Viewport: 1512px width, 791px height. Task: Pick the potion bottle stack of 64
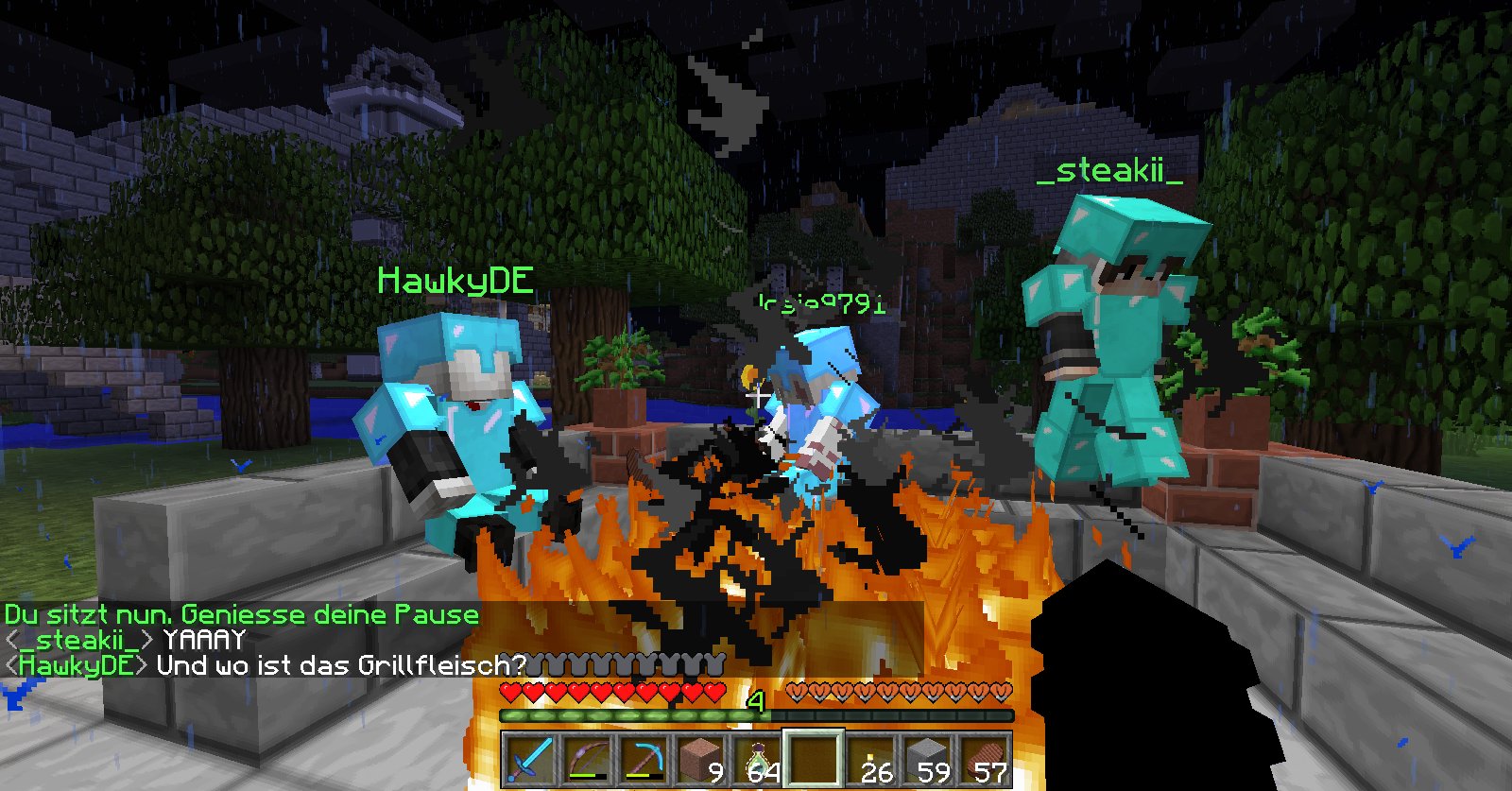point(757,759)
